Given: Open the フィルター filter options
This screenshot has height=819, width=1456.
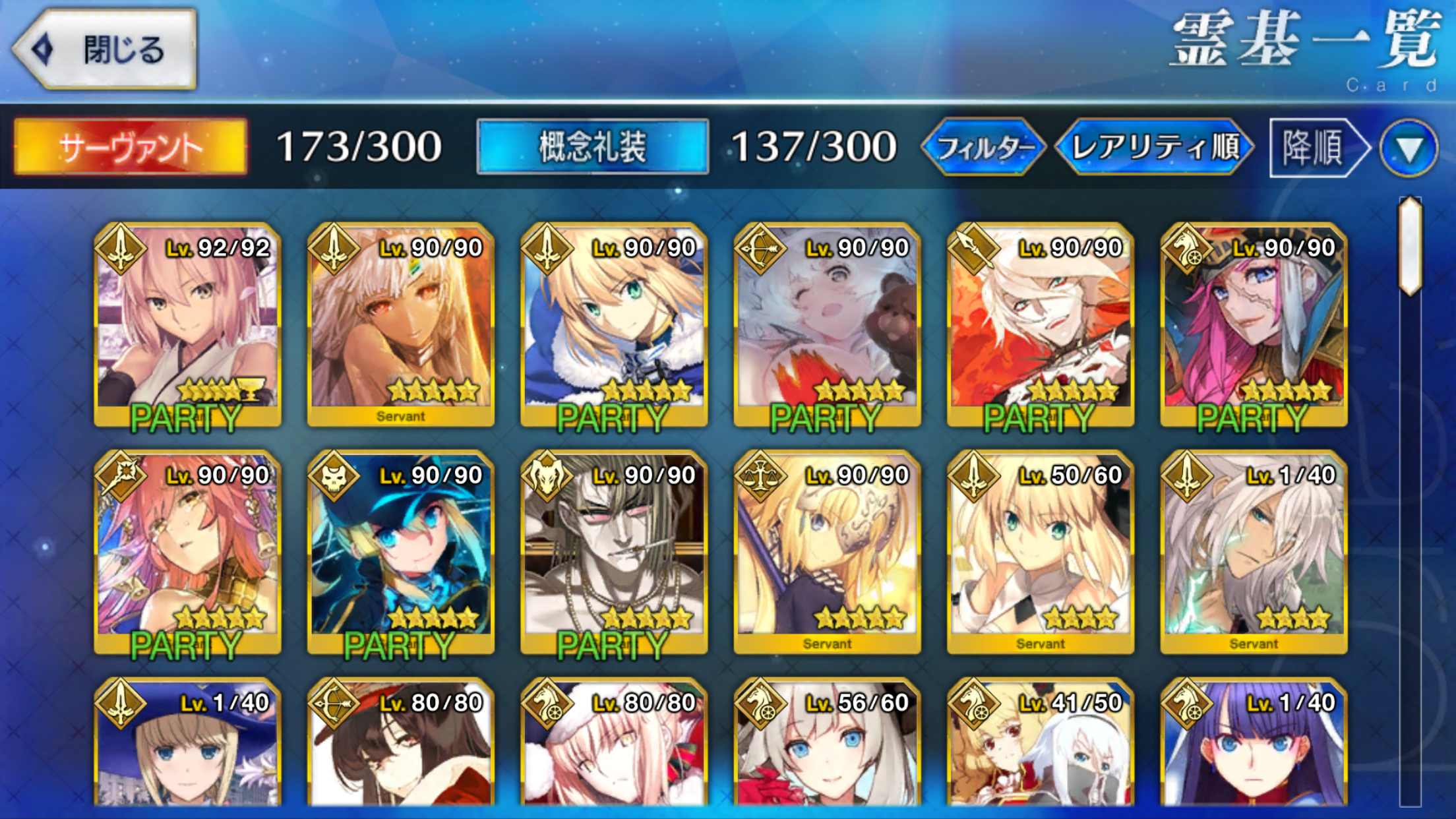Looking at the screenshot, I should click(x=984, y=147).
